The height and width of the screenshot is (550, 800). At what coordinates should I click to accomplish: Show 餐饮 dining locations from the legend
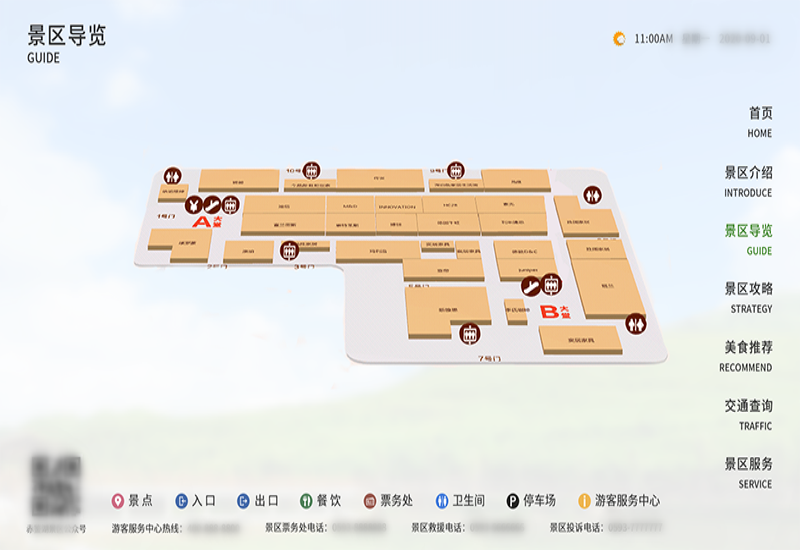pos(321,501)
